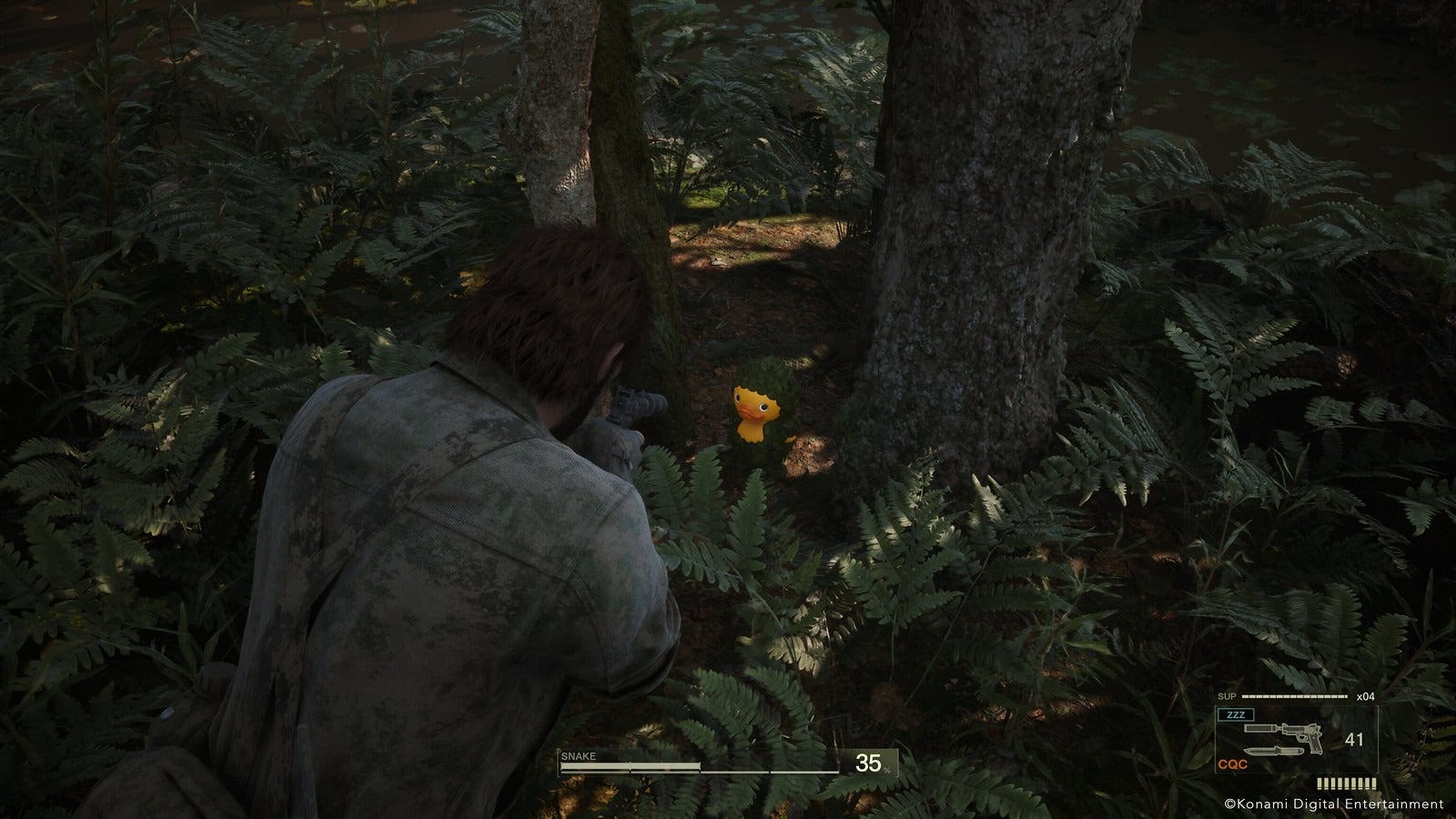Click the ZZZ tranquilizer ammo tag
1456x819 pixels.
pyautogui.click(x=1236, y=715)
